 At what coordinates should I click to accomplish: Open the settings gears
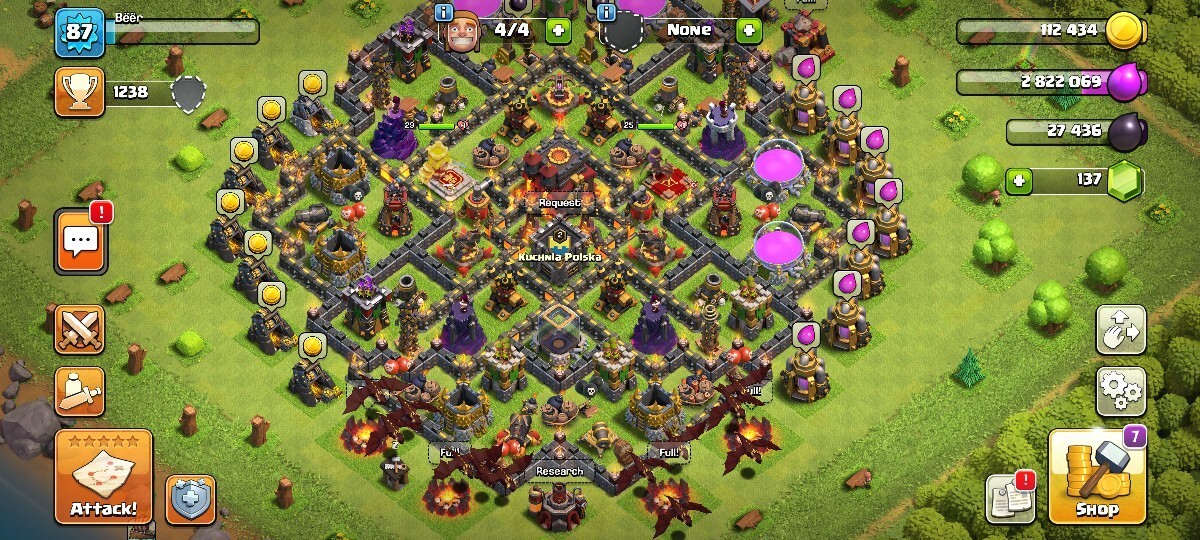(x=1121, y=391)
